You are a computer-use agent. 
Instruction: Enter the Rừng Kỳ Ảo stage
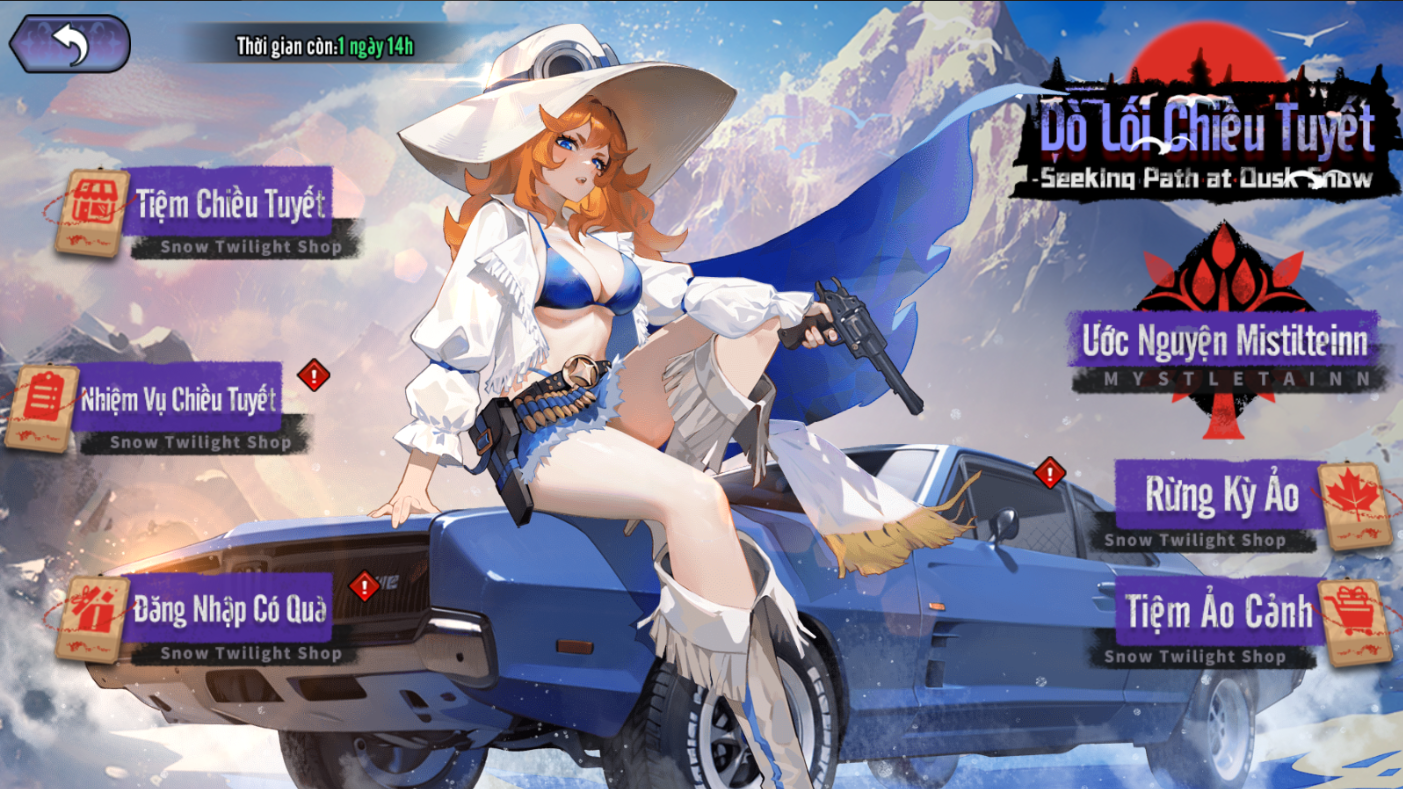pyautogui.click(x=1222, y=495)
